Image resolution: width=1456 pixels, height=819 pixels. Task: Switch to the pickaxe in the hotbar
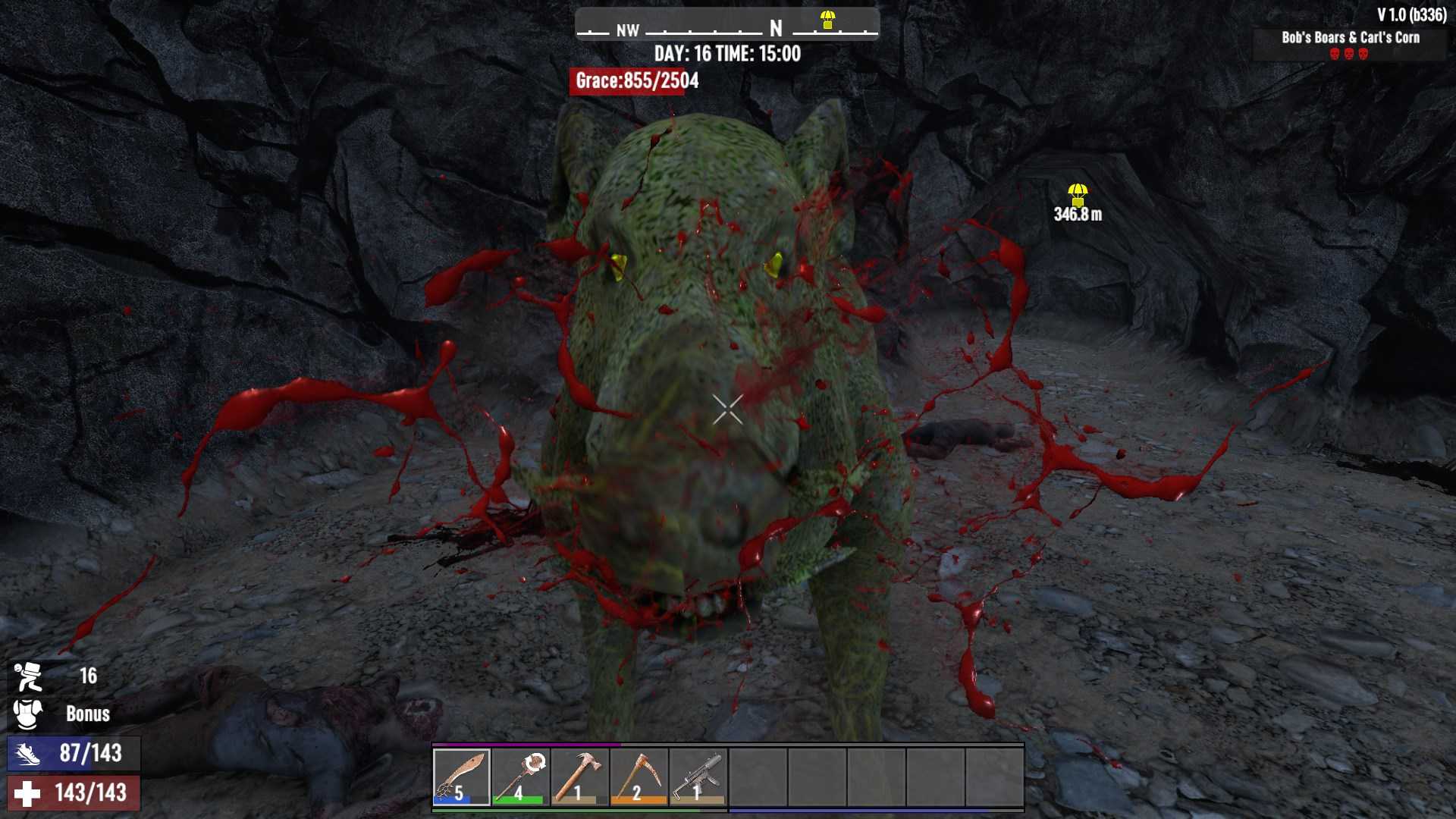[639, 777]
